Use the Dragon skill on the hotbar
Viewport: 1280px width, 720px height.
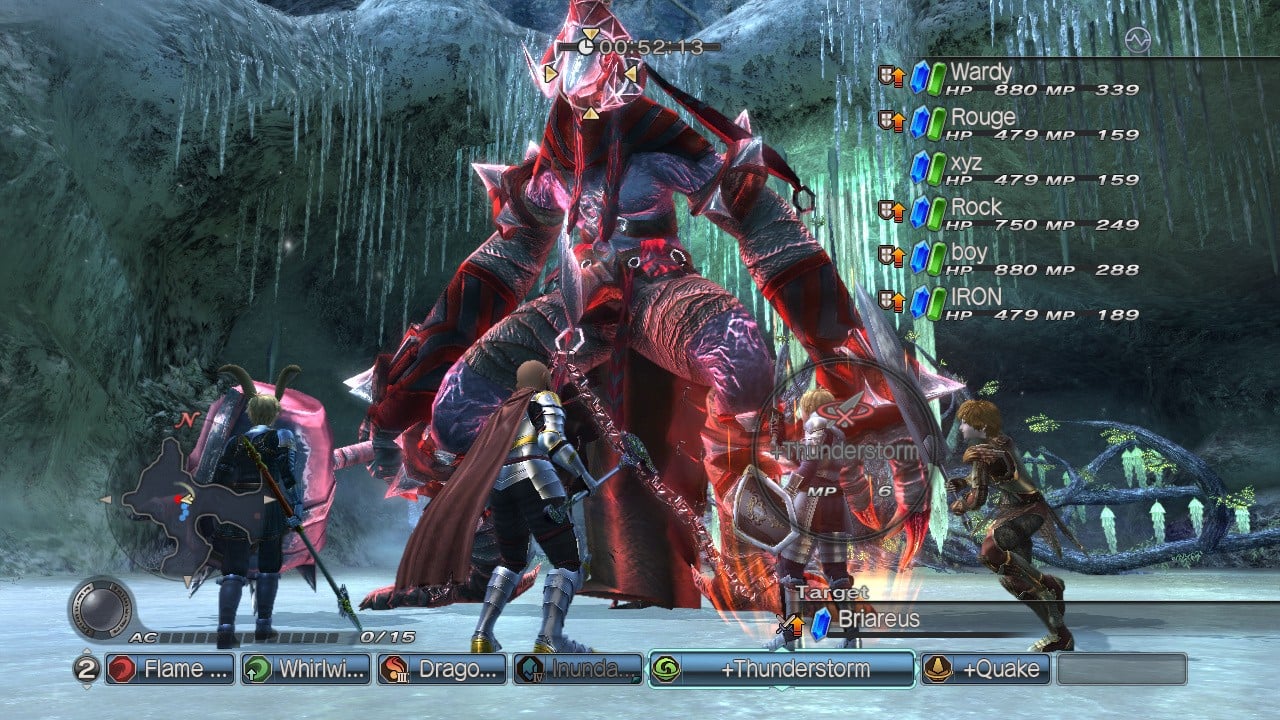click(441, 669)
